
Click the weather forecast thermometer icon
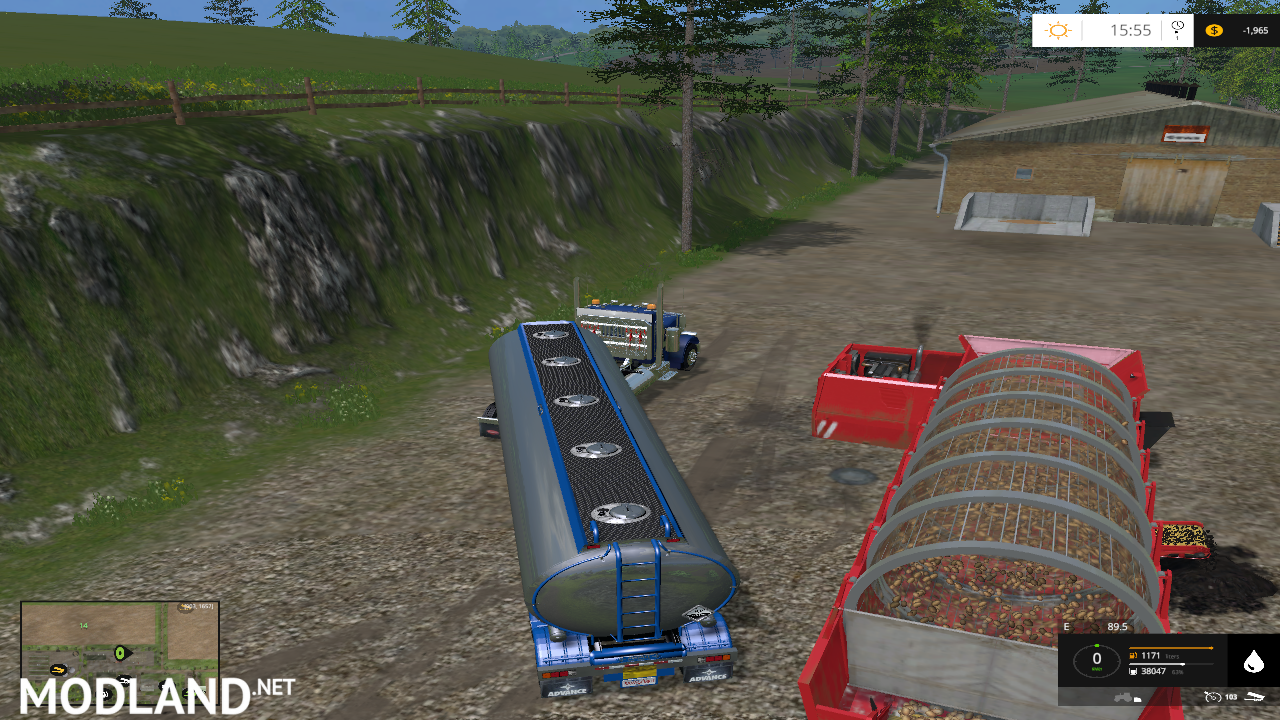1177,30
